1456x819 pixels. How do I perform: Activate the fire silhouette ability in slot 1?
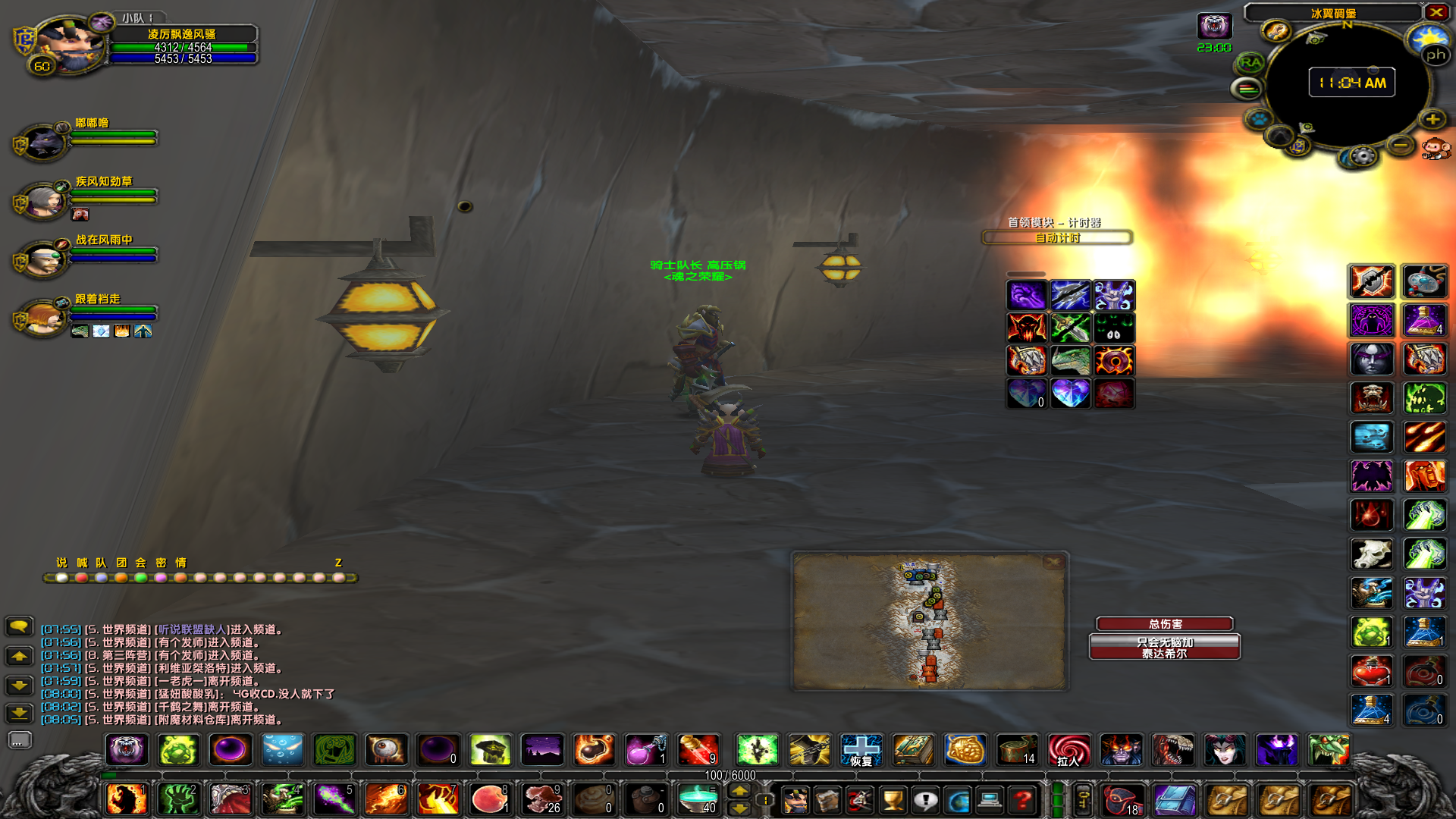[x=126, y=799]
